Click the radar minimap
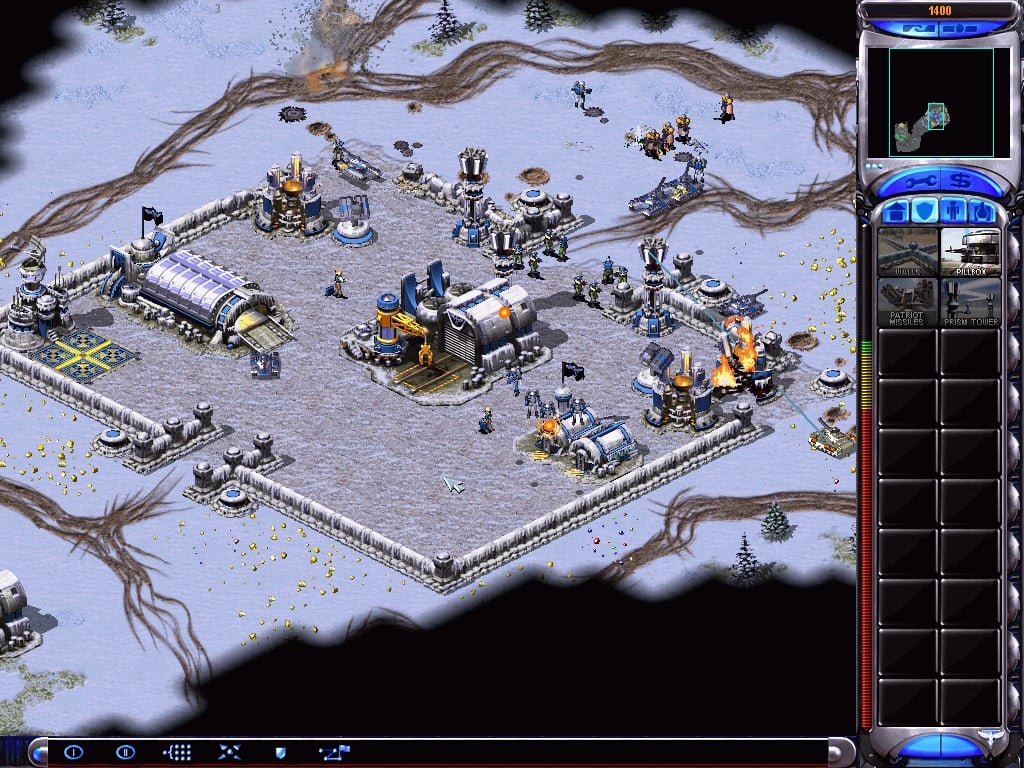1024x768 pixels. tap(929, 102)
